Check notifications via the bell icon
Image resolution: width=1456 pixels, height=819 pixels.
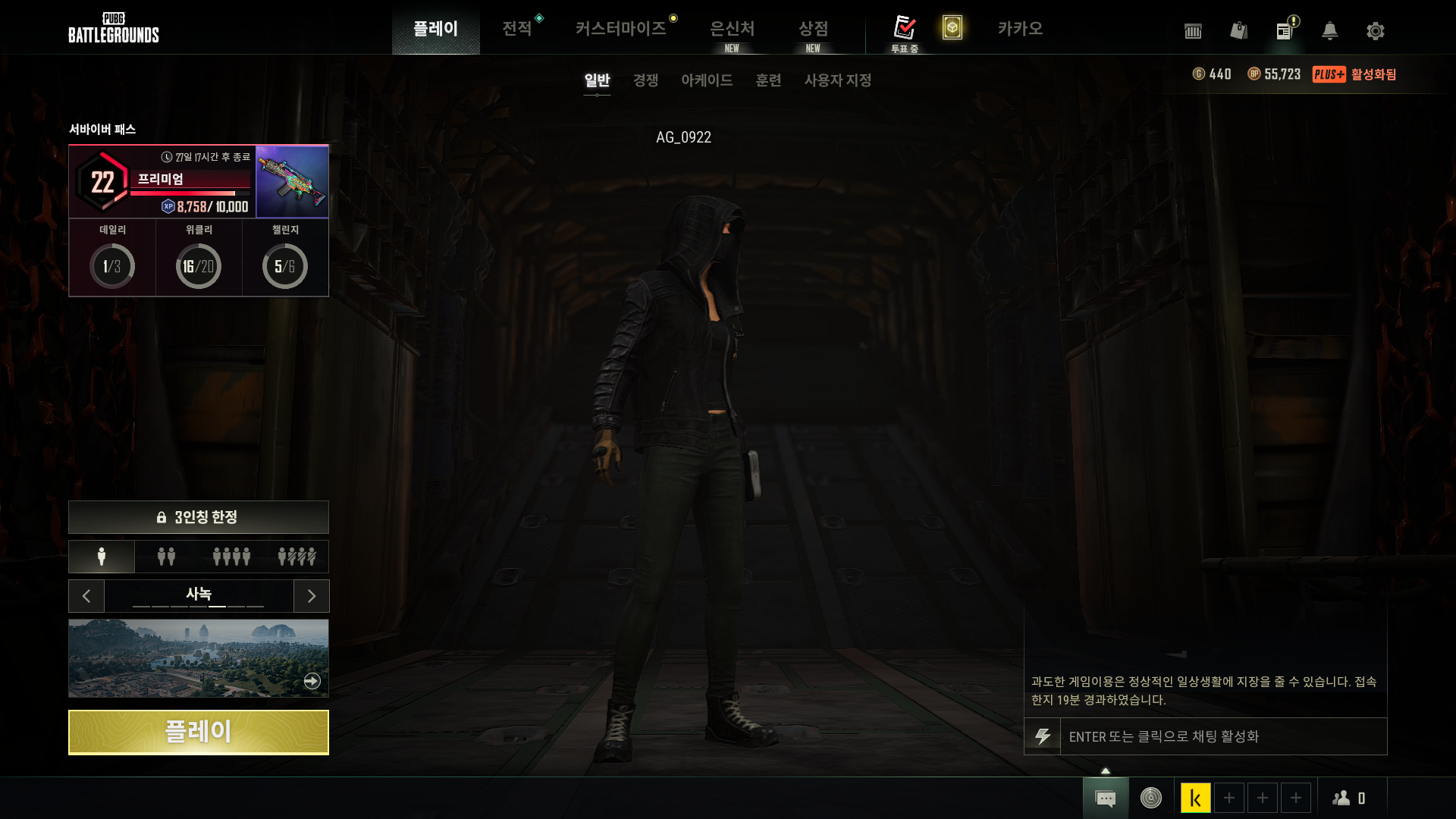click(x=1329, y=31)
